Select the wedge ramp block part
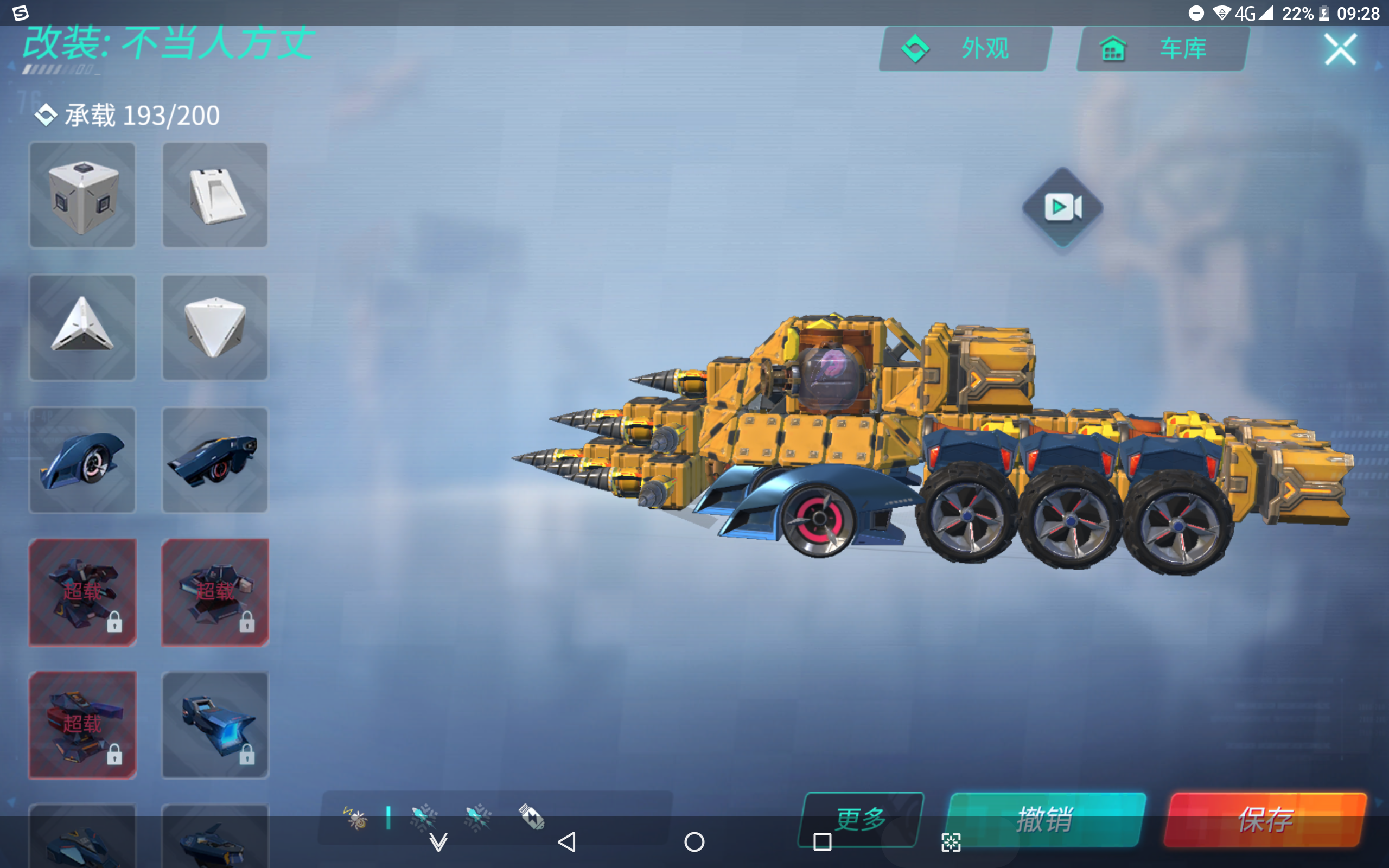1389x868 pixels. (215, 195)
